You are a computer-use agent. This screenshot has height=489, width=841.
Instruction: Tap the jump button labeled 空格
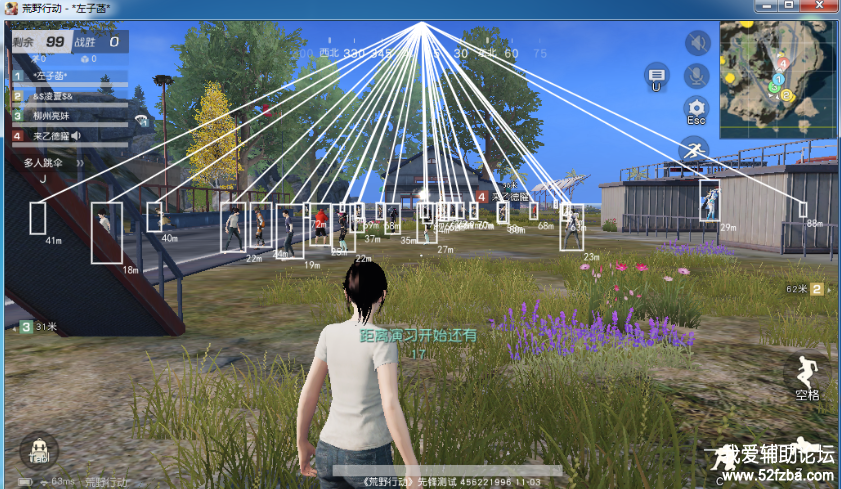(x=806, y=377)
